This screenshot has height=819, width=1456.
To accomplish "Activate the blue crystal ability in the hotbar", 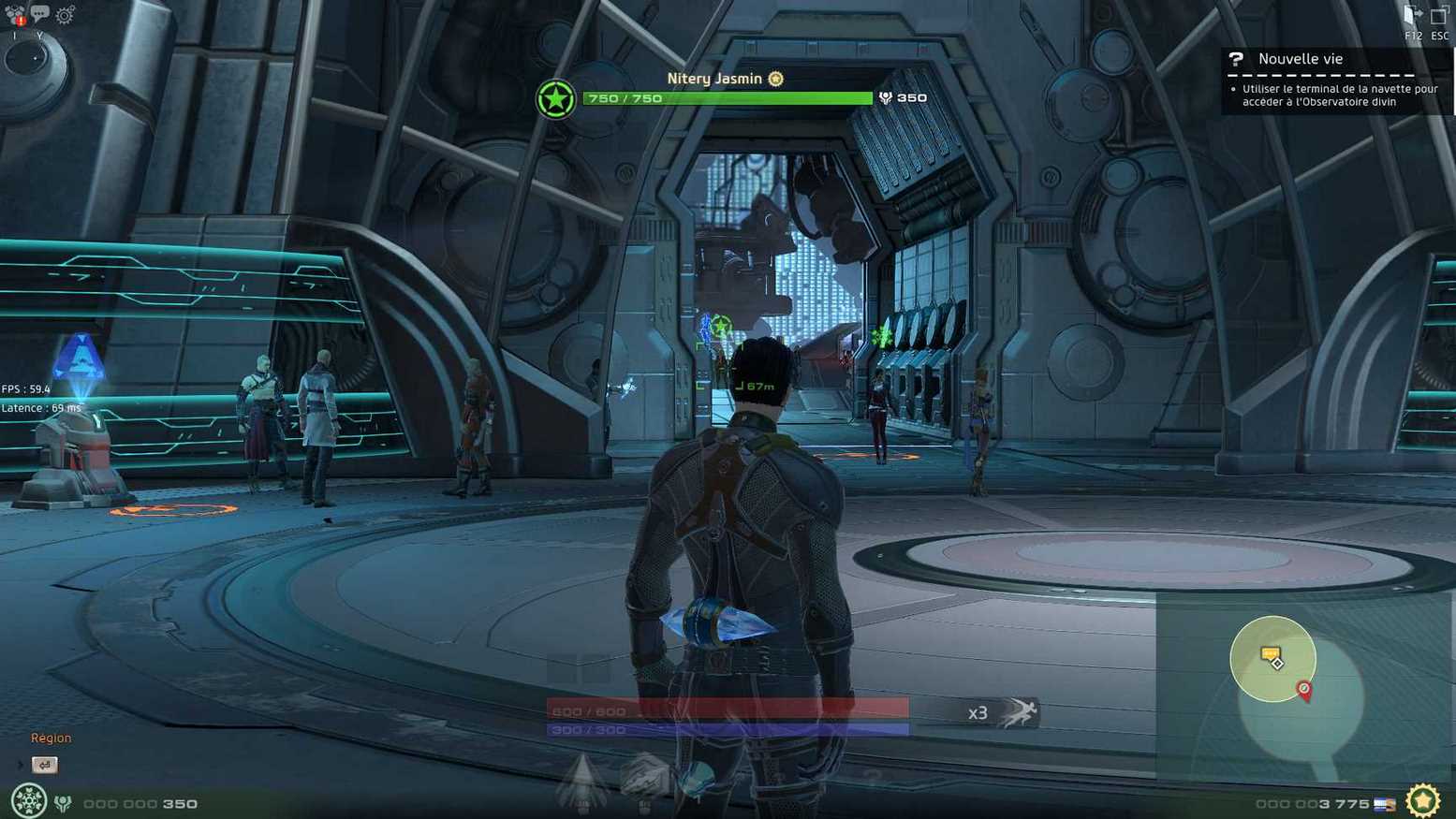I will pyautogui.click(x=697, y=779).
